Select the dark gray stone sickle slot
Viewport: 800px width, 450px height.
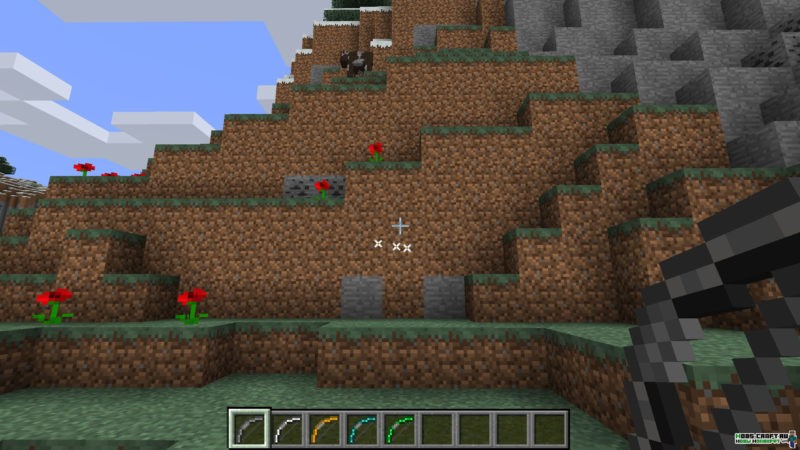pos(247,428)
